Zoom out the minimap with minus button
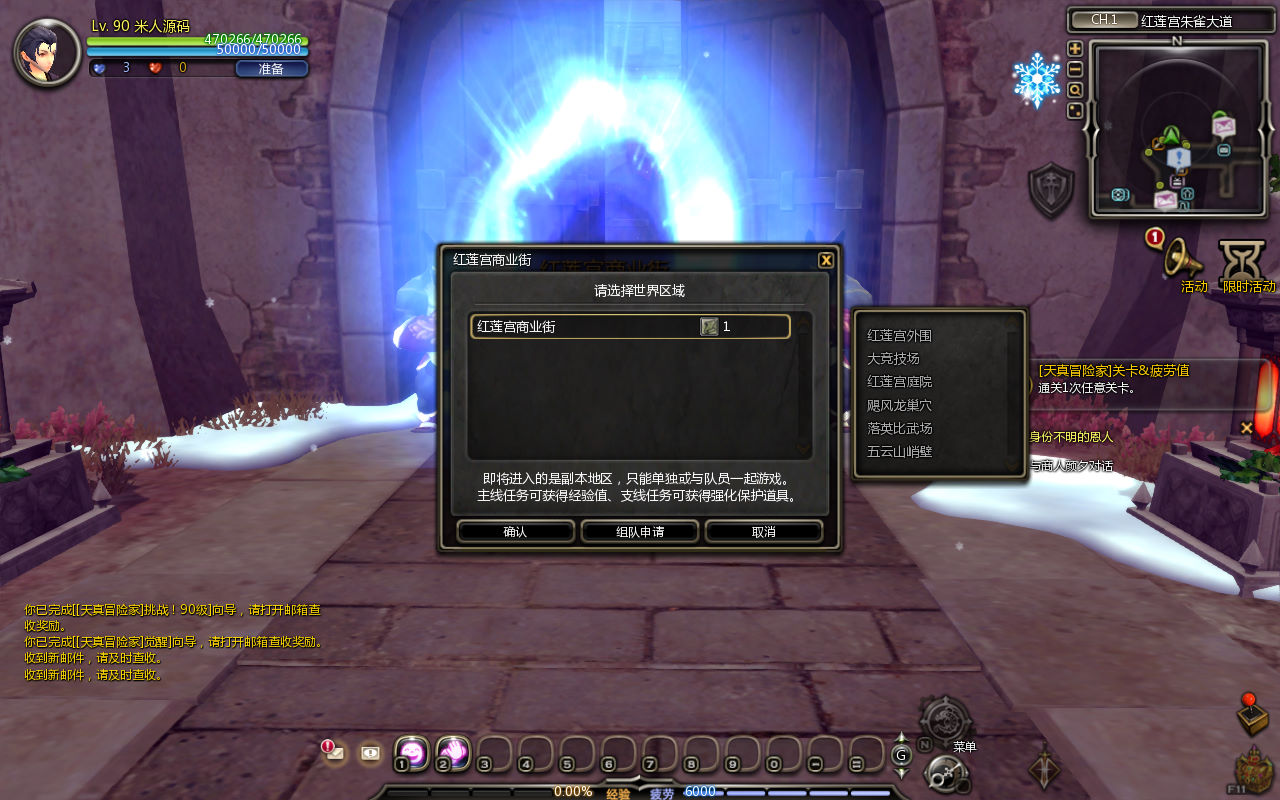This screenshot has width=1280, height=800. [1075, 69]
